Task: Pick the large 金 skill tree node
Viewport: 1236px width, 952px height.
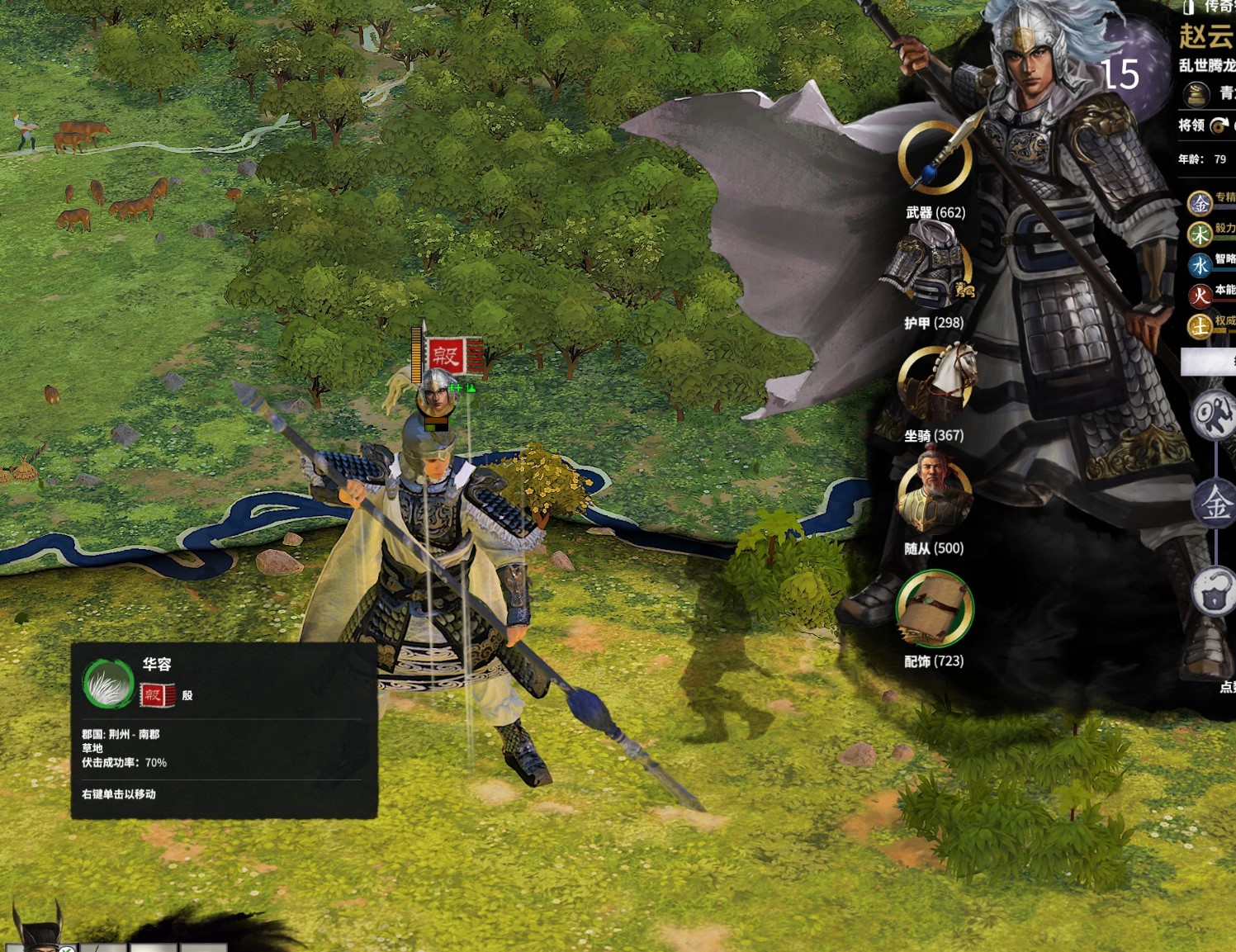Action: (x=1215, y=503)
